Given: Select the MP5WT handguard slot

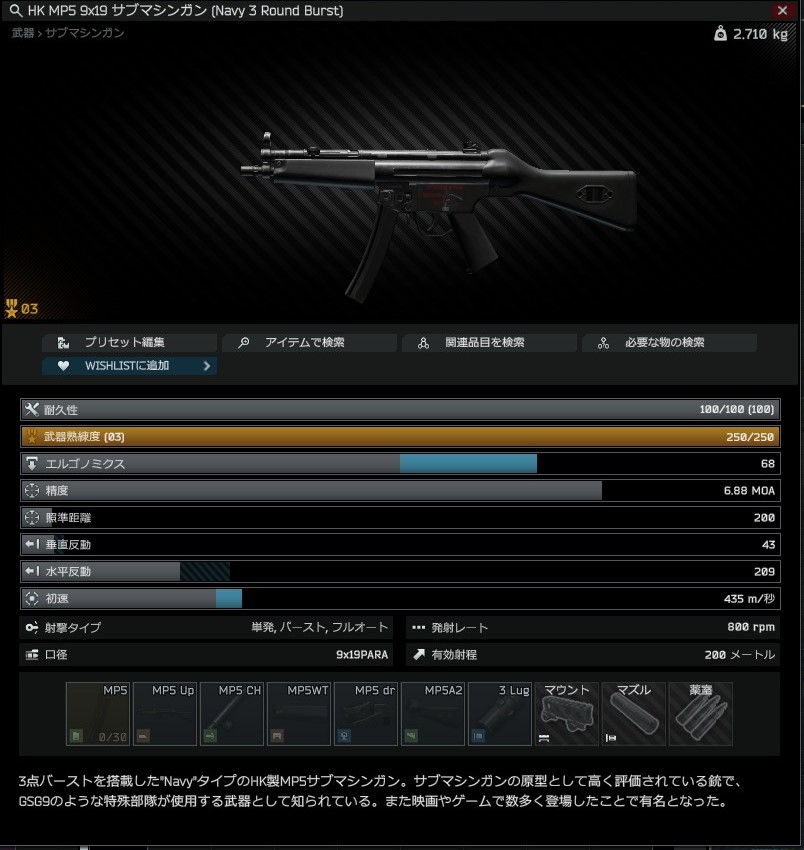Looking at the screenshot, I should tap(299, 714).
